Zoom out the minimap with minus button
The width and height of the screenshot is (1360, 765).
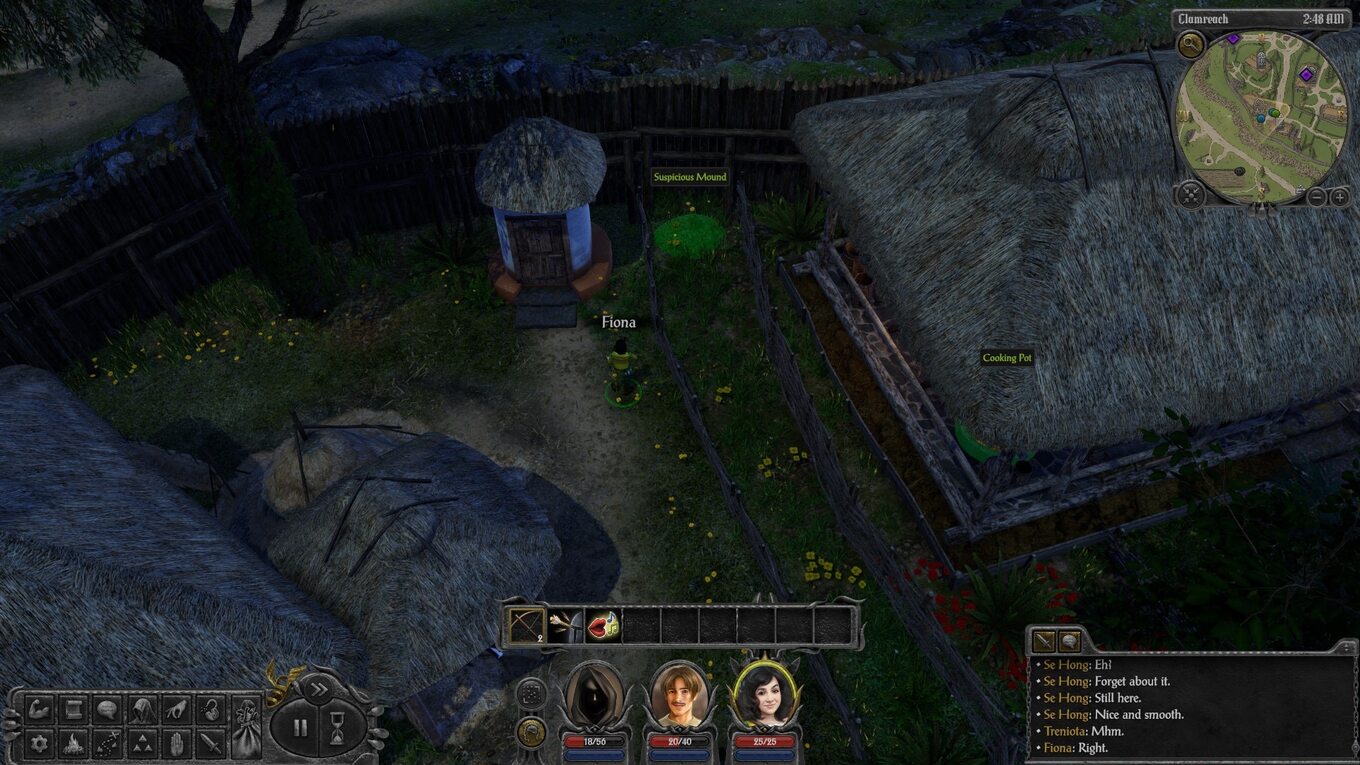[1317, 197]
